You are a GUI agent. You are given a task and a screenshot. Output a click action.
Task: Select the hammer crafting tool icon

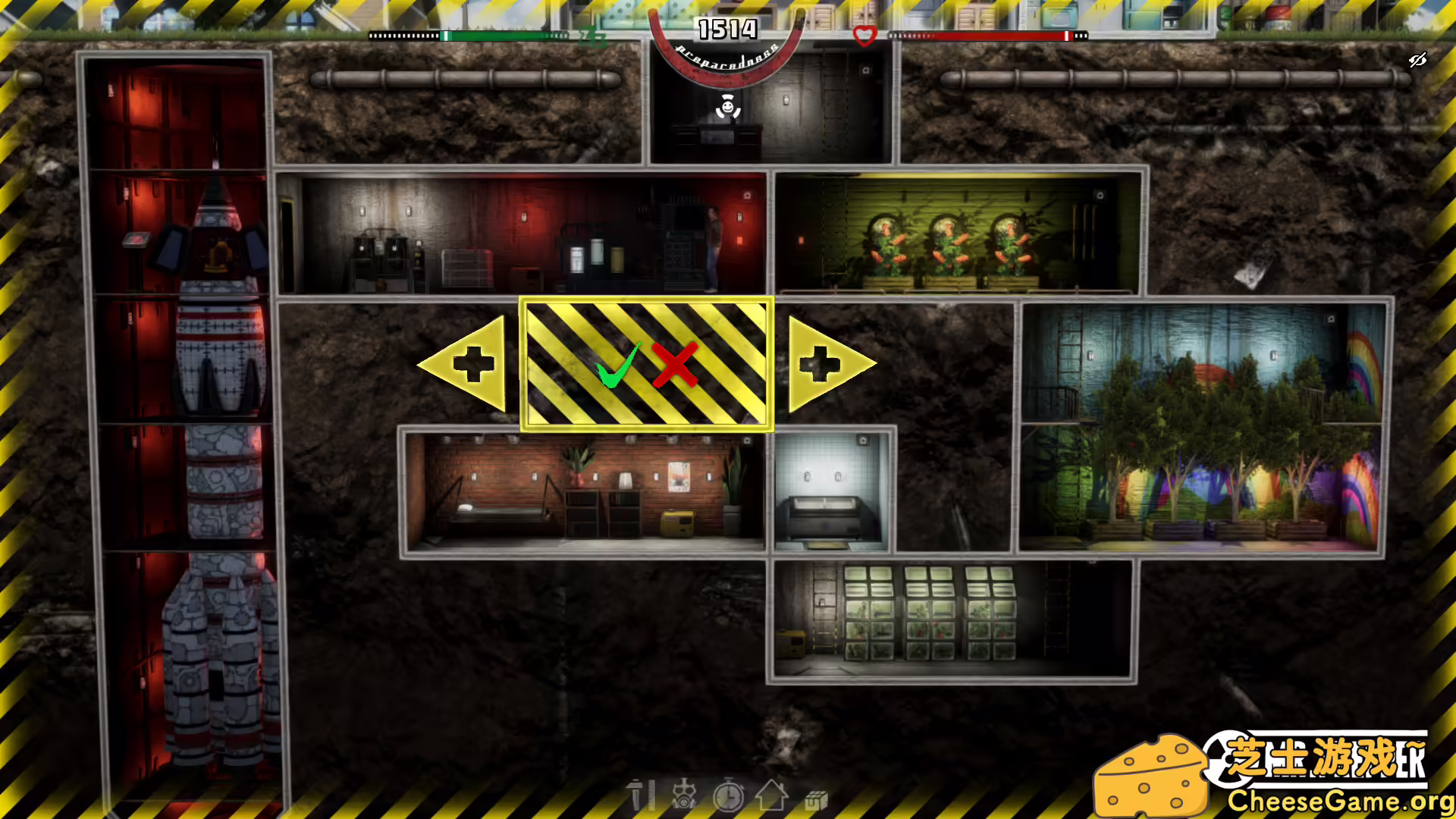(641, 798)
